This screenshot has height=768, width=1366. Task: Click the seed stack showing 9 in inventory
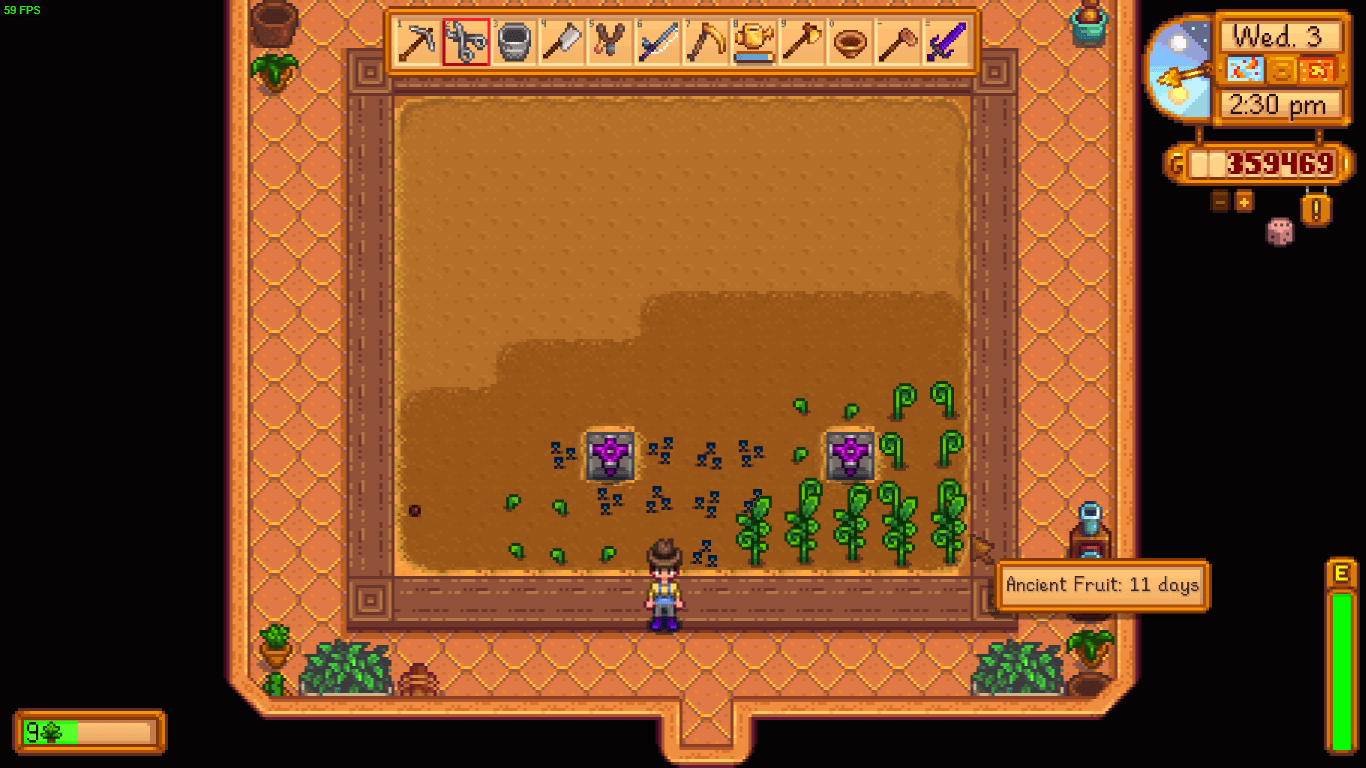[x=40, y=731]
